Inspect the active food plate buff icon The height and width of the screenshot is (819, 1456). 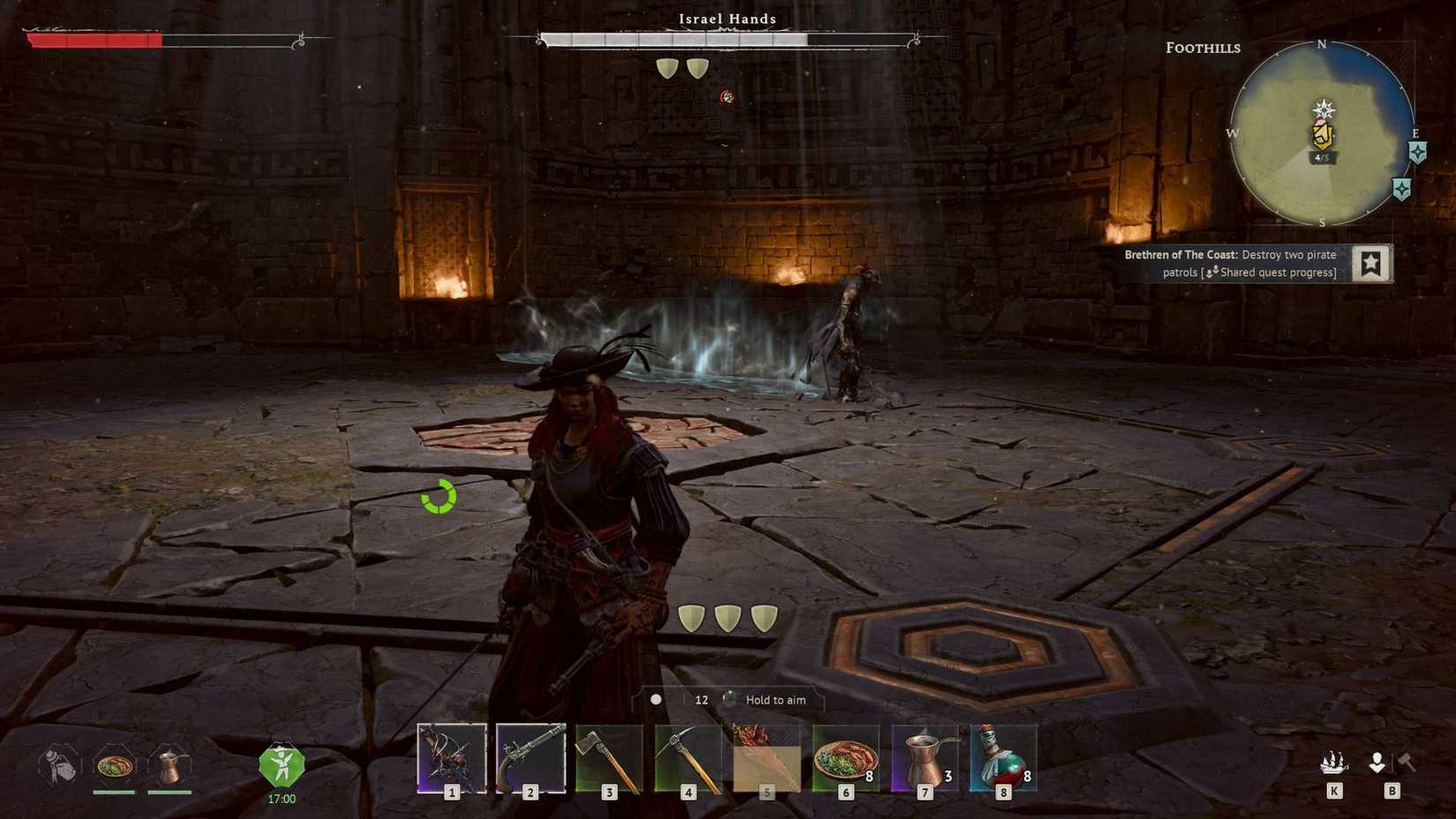coord(114,765)
